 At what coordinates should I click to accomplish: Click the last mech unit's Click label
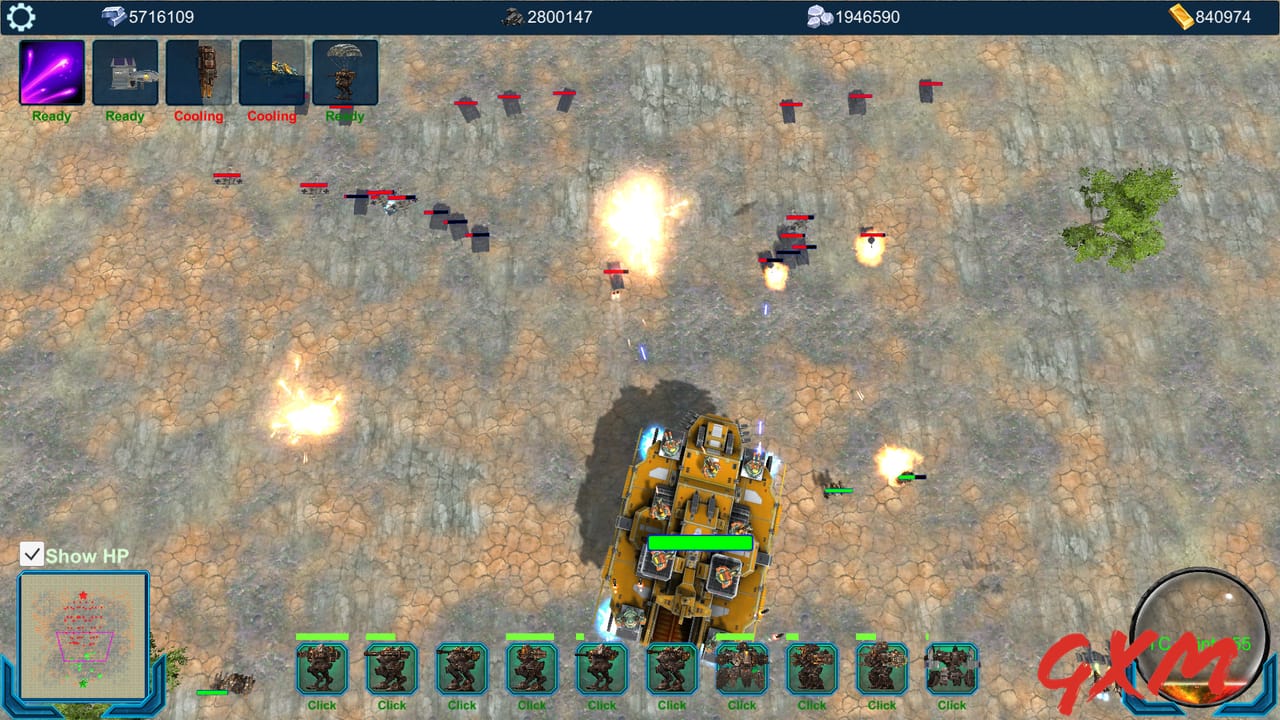pyautogui.click(x=951, y=705)
